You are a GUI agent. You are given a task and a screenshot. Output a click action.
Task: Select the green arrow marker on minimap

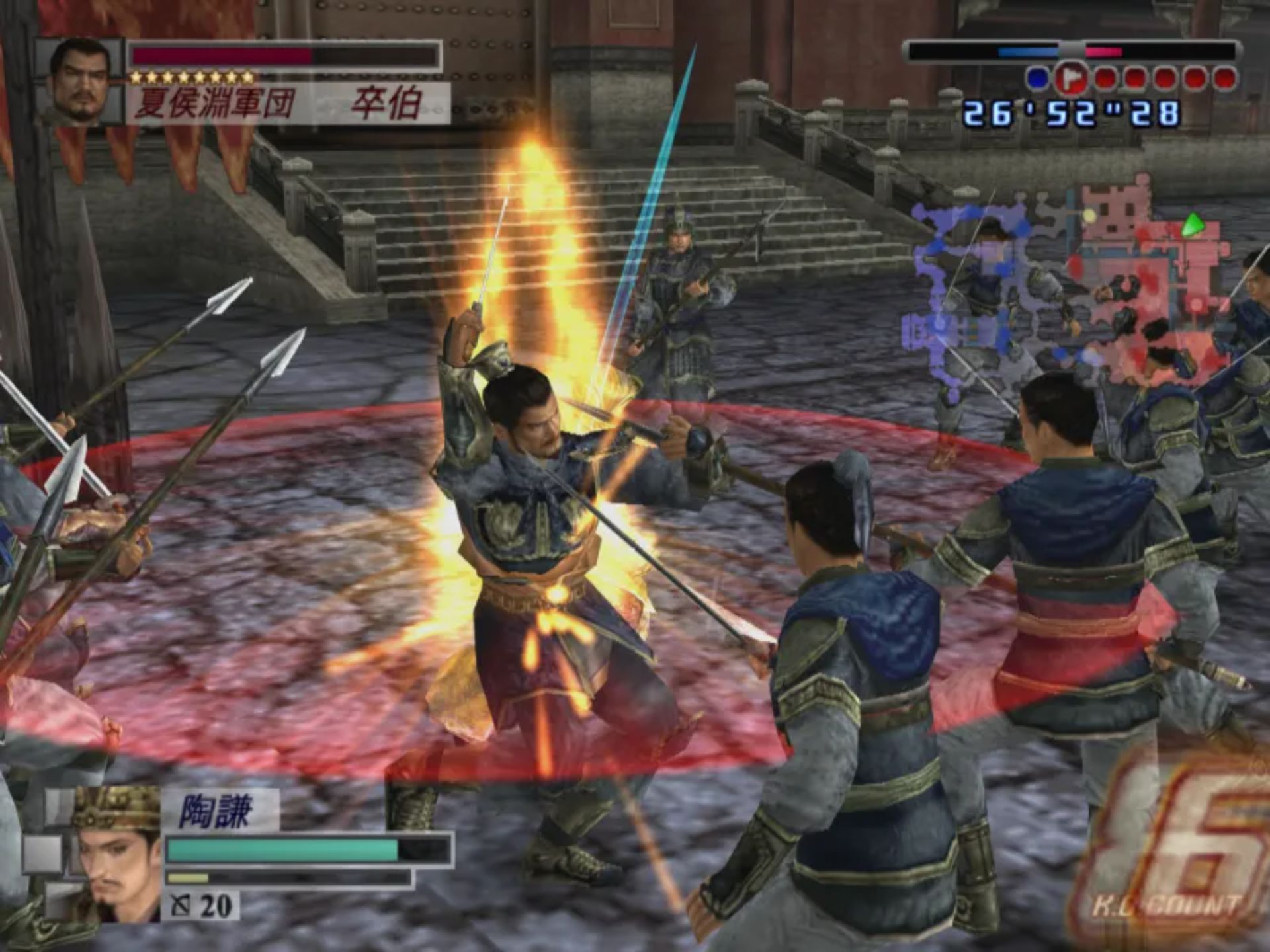click(1191, 225)
